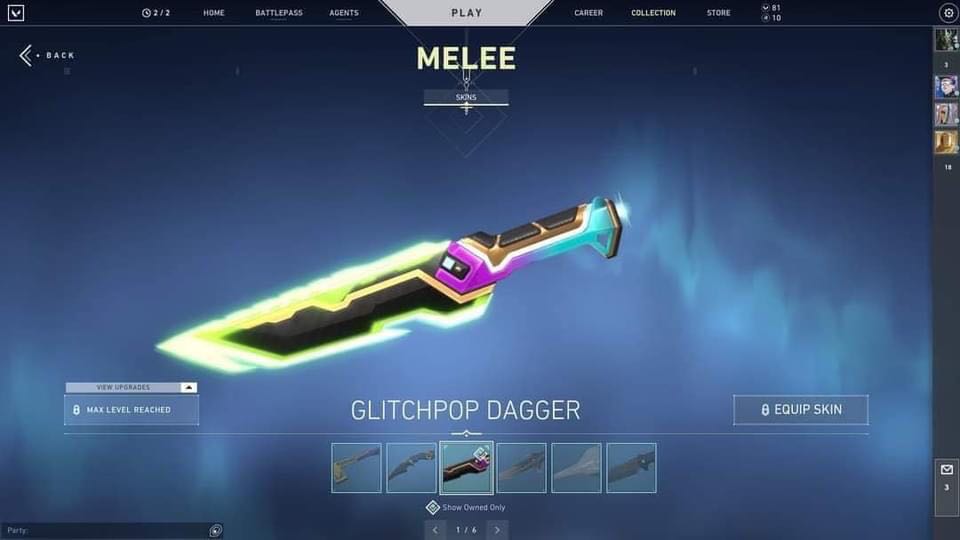960x540 pixels.
Task: Open the Home tab
Action: [214, 13]
